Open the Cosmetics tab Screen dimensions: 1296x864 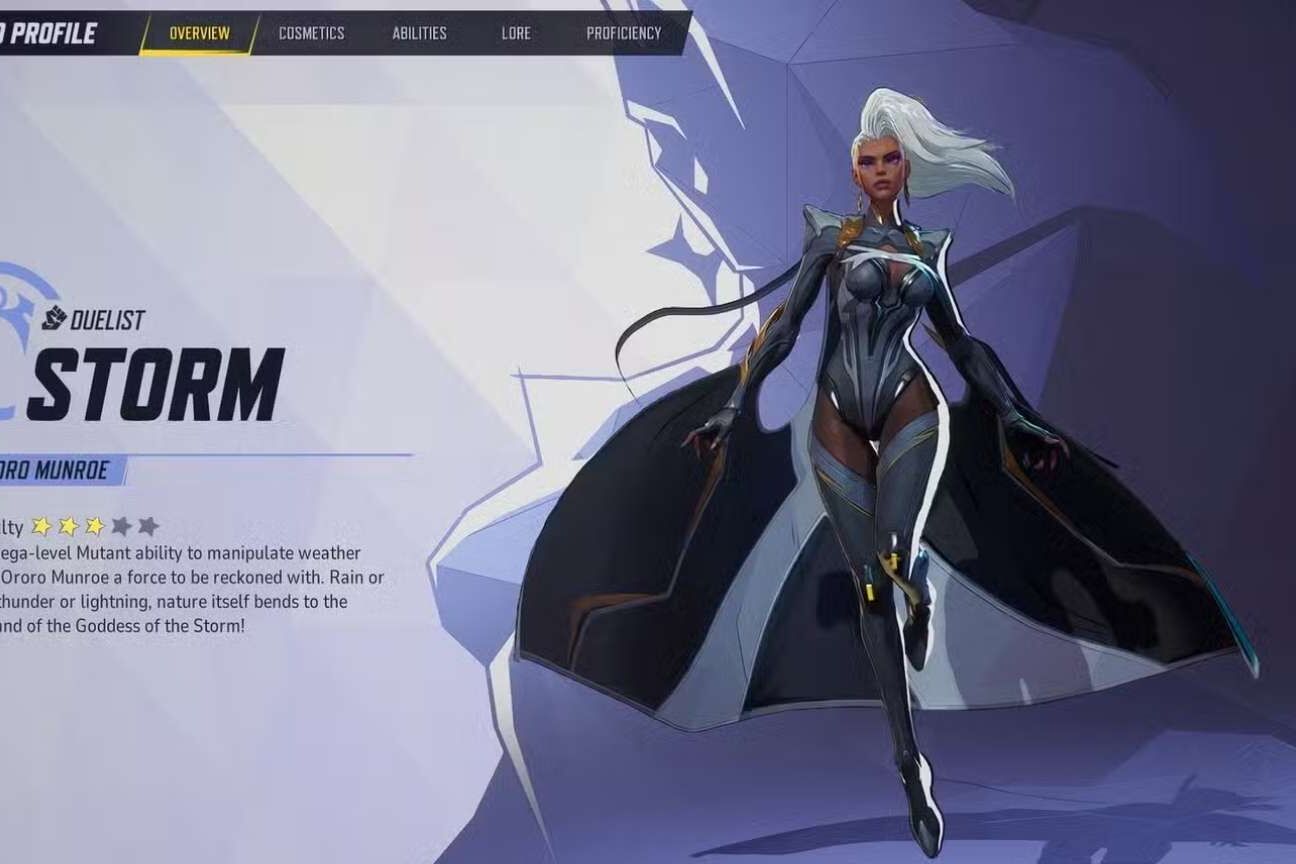point(311,33)
